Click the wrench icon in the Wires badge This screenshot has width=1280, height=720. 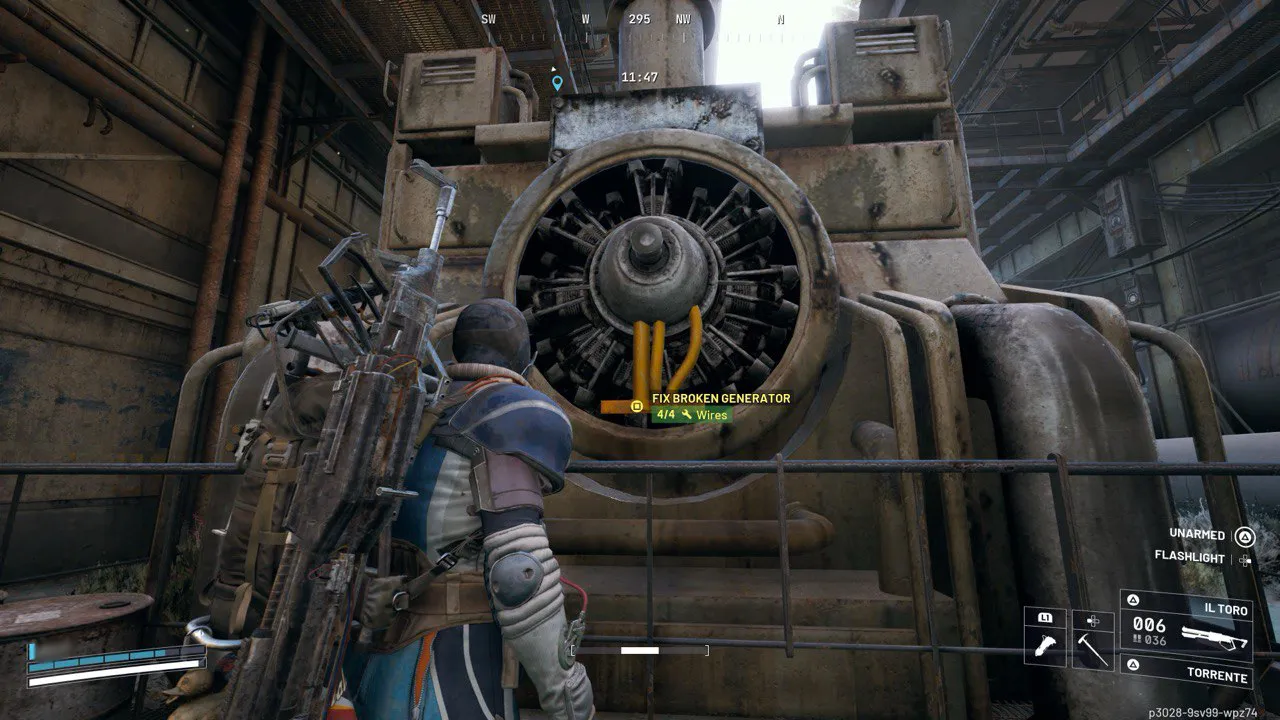[x=687, y=414]
